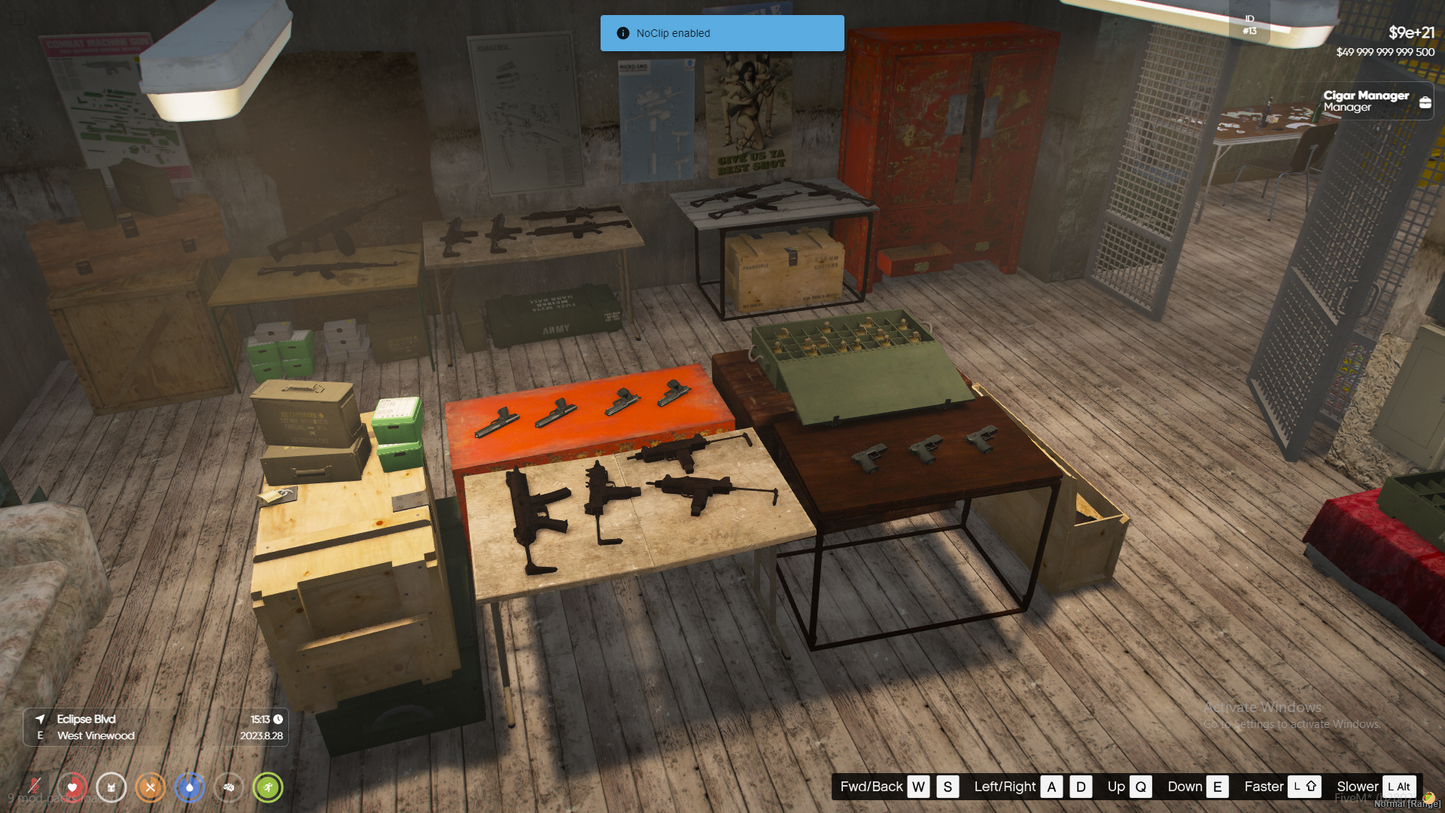Select the brain stress icon
The width and height of the screenshot is (1445, 813).
(x=228, y=787)
